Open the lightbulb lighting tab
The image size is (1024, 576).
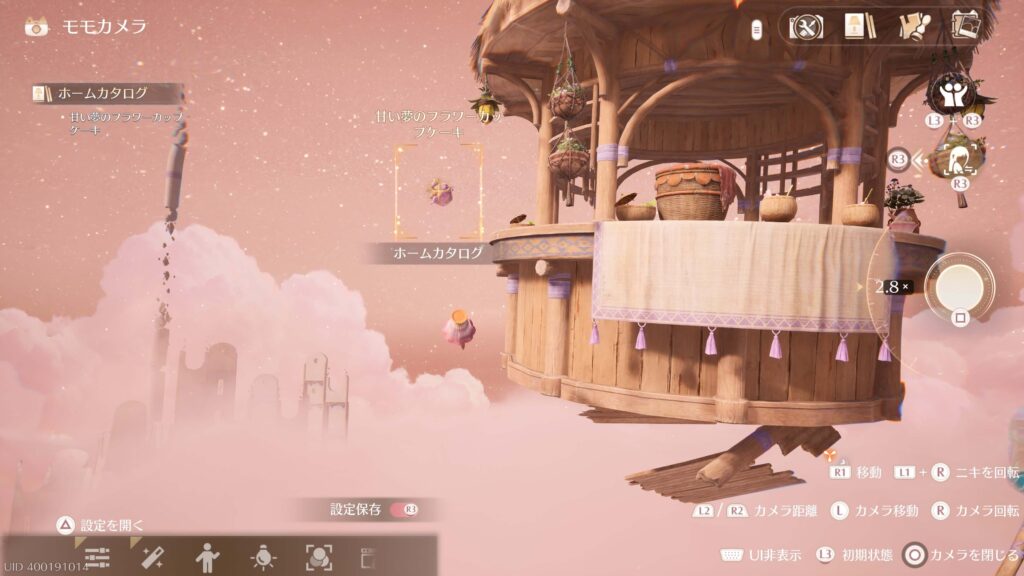[263, 558]
